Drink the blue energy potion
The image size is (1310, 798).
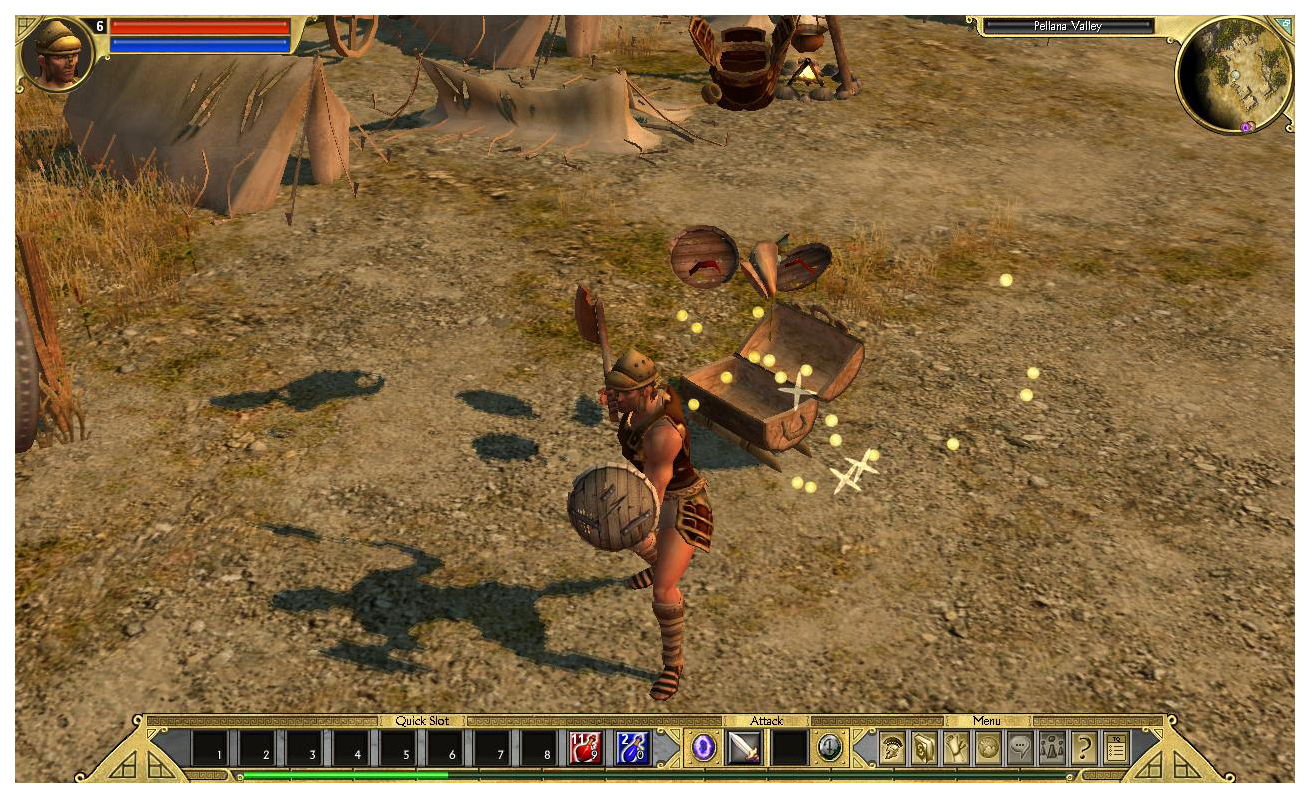tap(632, 748)
